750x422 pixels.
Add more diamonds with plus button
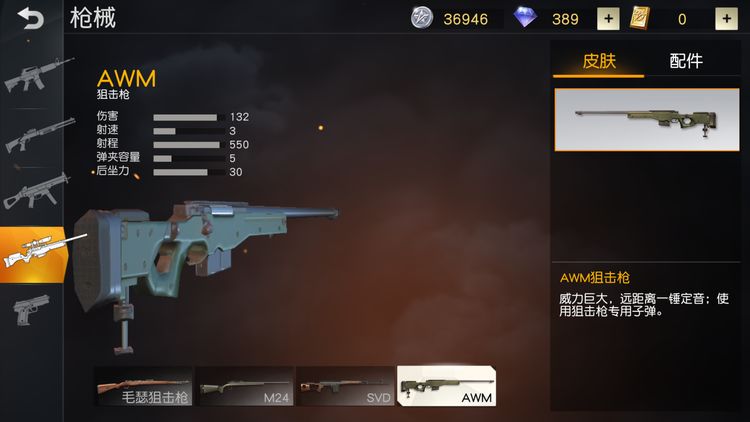[608, 18]
